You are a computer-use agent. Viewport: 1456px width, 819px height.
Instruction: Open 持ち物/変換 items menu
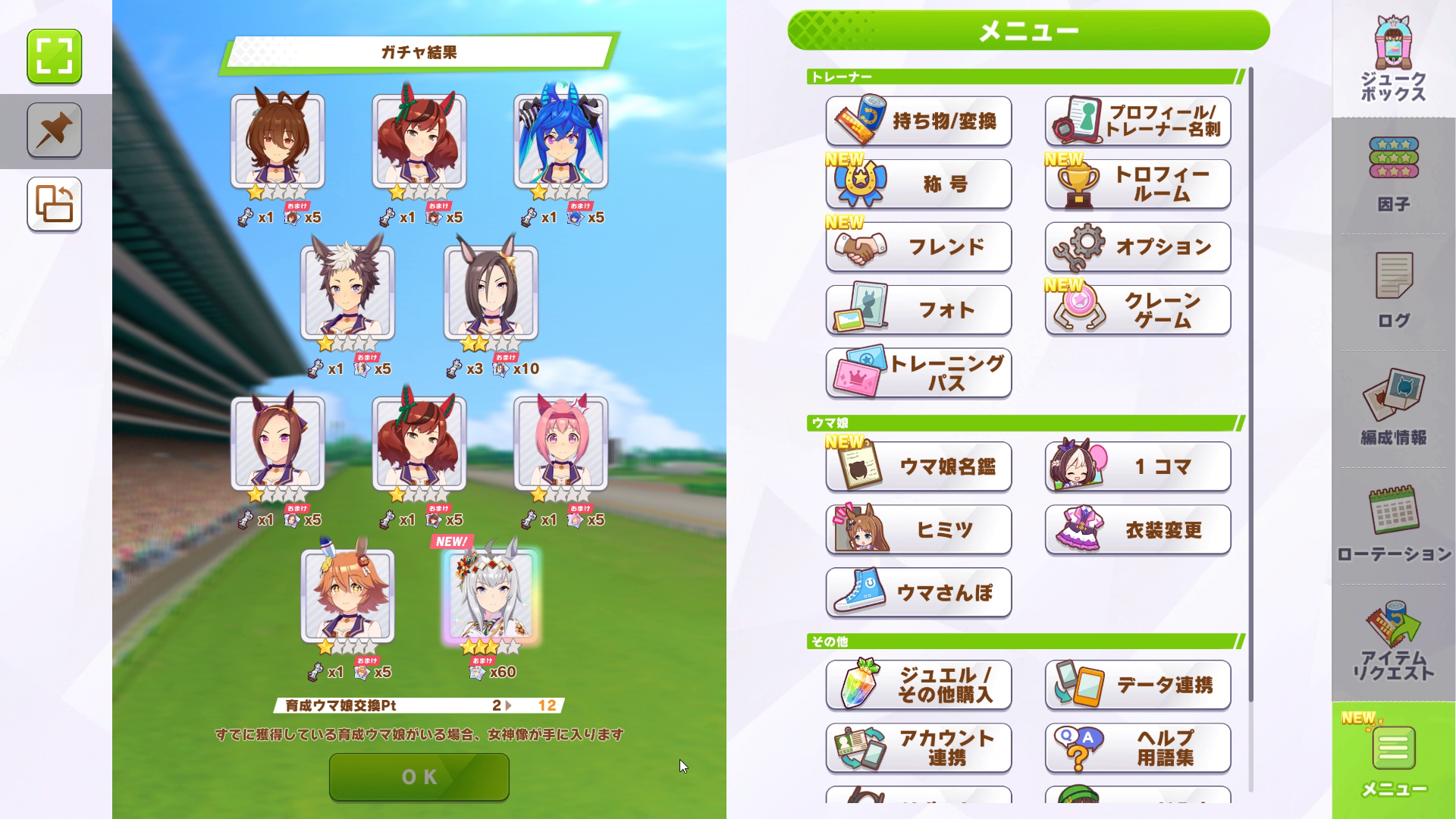(918, 121)
